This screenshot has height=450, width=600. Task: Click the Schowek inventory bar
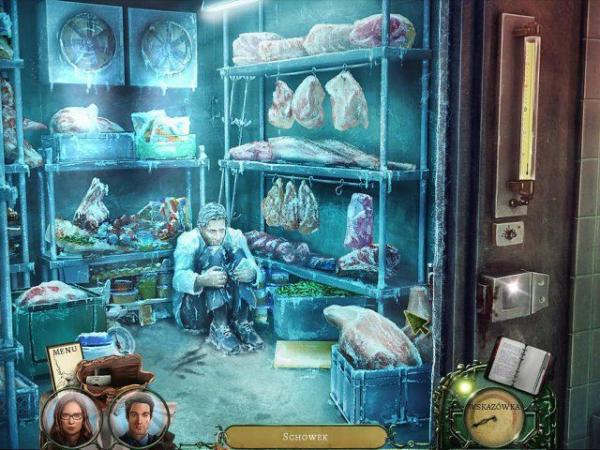(305, 437)
